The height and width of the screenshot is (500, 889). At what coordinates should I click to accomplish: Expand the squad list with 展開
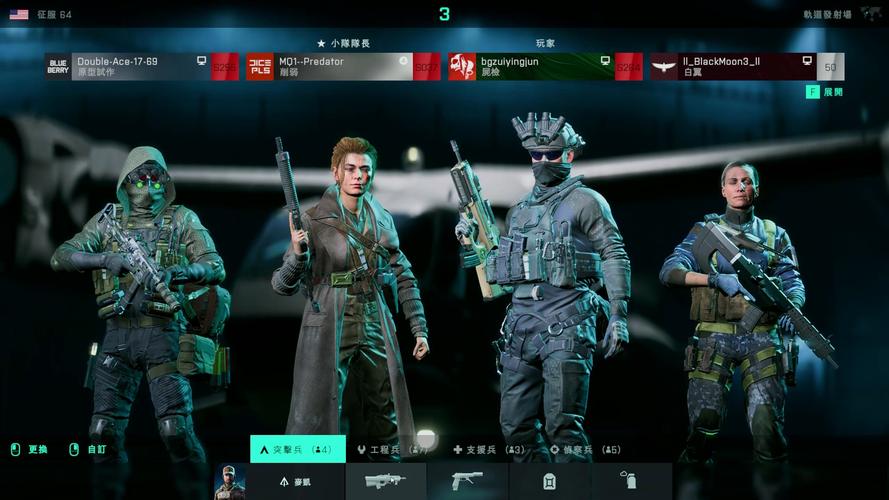(826, 92)
